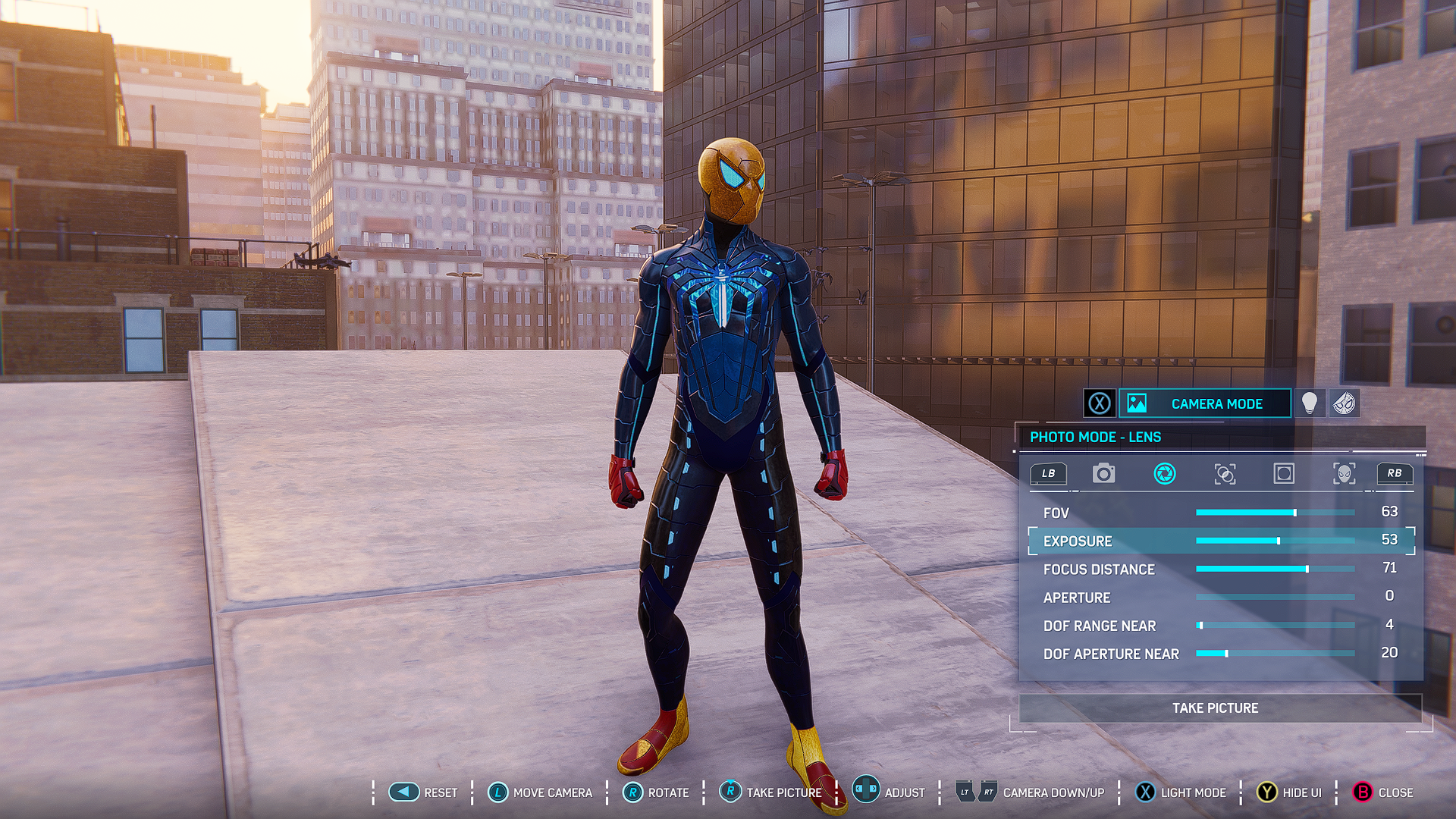Adjust the DOF Range Near slider
The width and height of the screenshot is (1456, 819).
point(1275,626)
